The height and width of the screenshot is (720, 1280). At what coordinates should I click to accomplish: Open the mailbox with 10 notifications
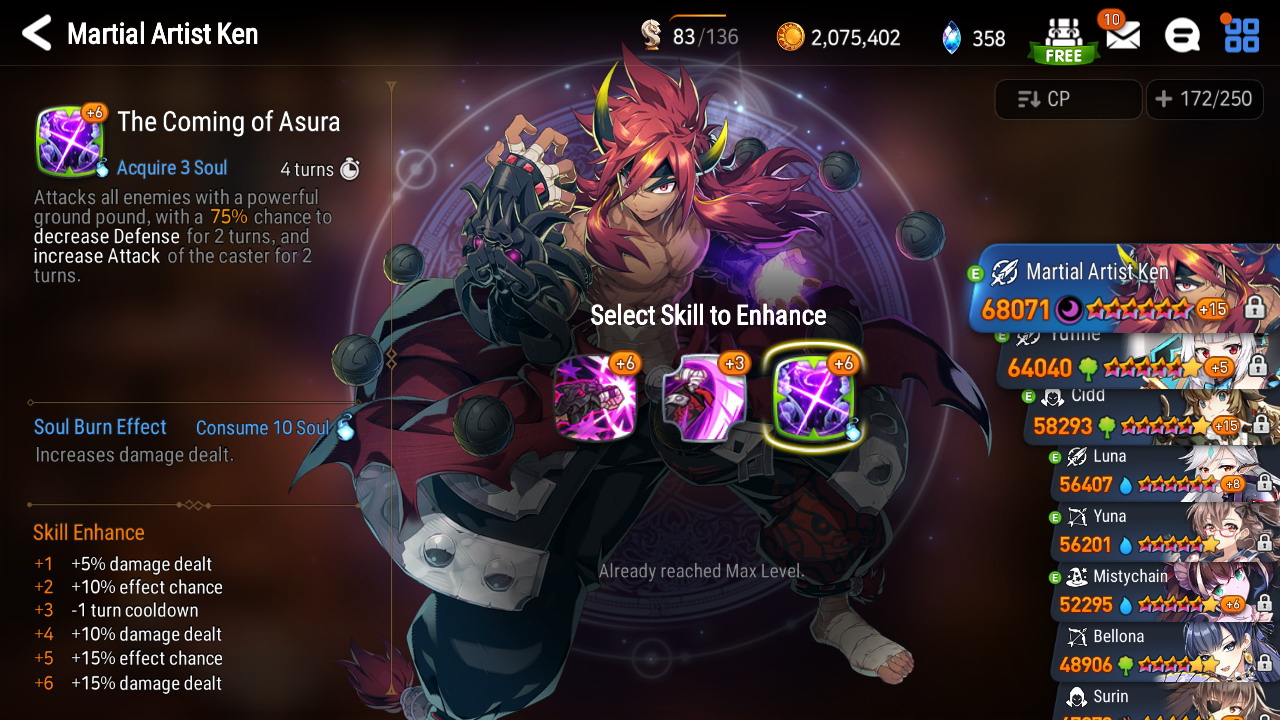tap(1122, 36)
